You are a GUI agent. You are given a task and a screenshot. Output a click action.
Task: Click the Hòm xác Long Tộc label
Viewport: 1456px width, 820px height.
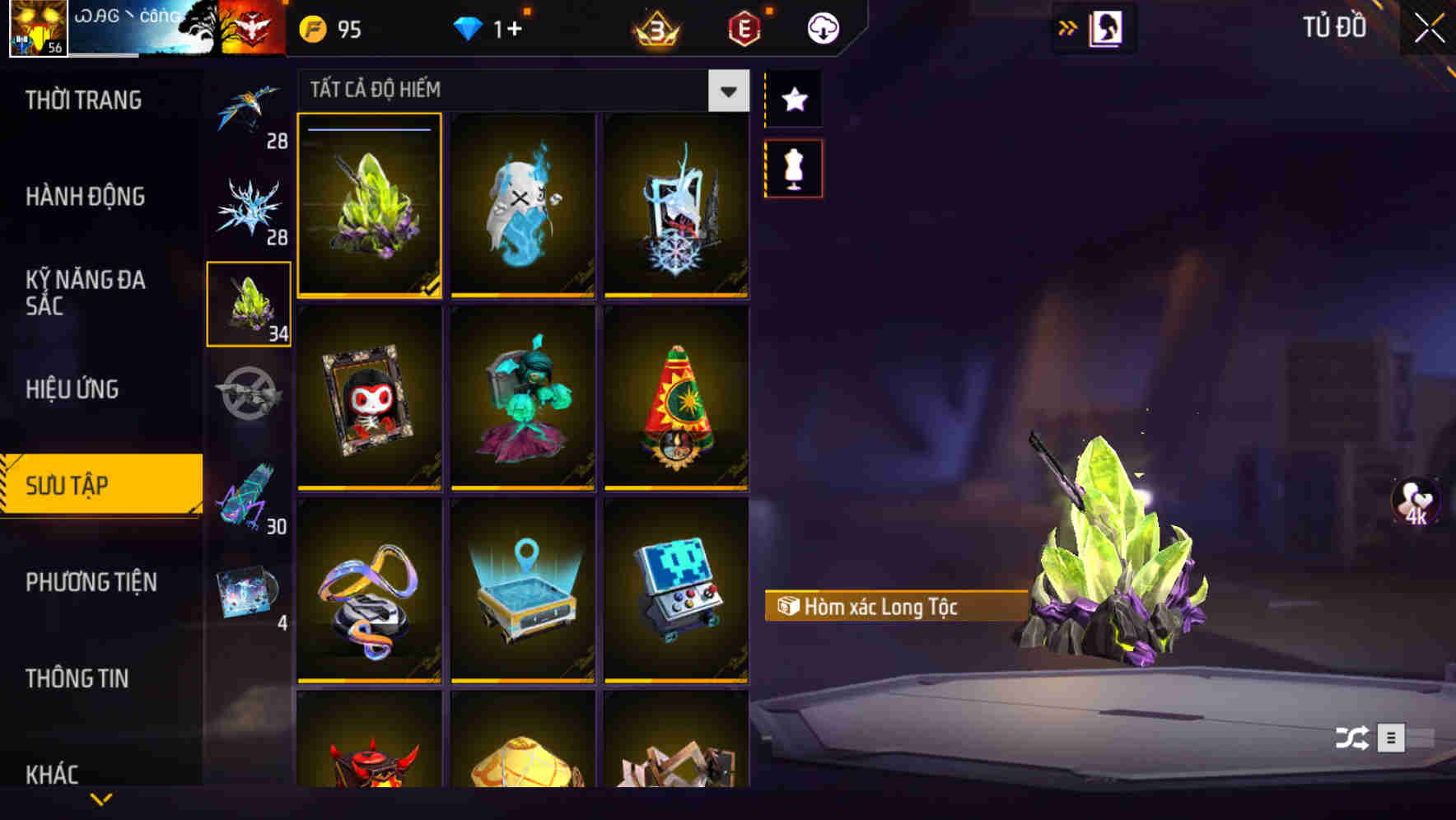(x=897, y=608)
